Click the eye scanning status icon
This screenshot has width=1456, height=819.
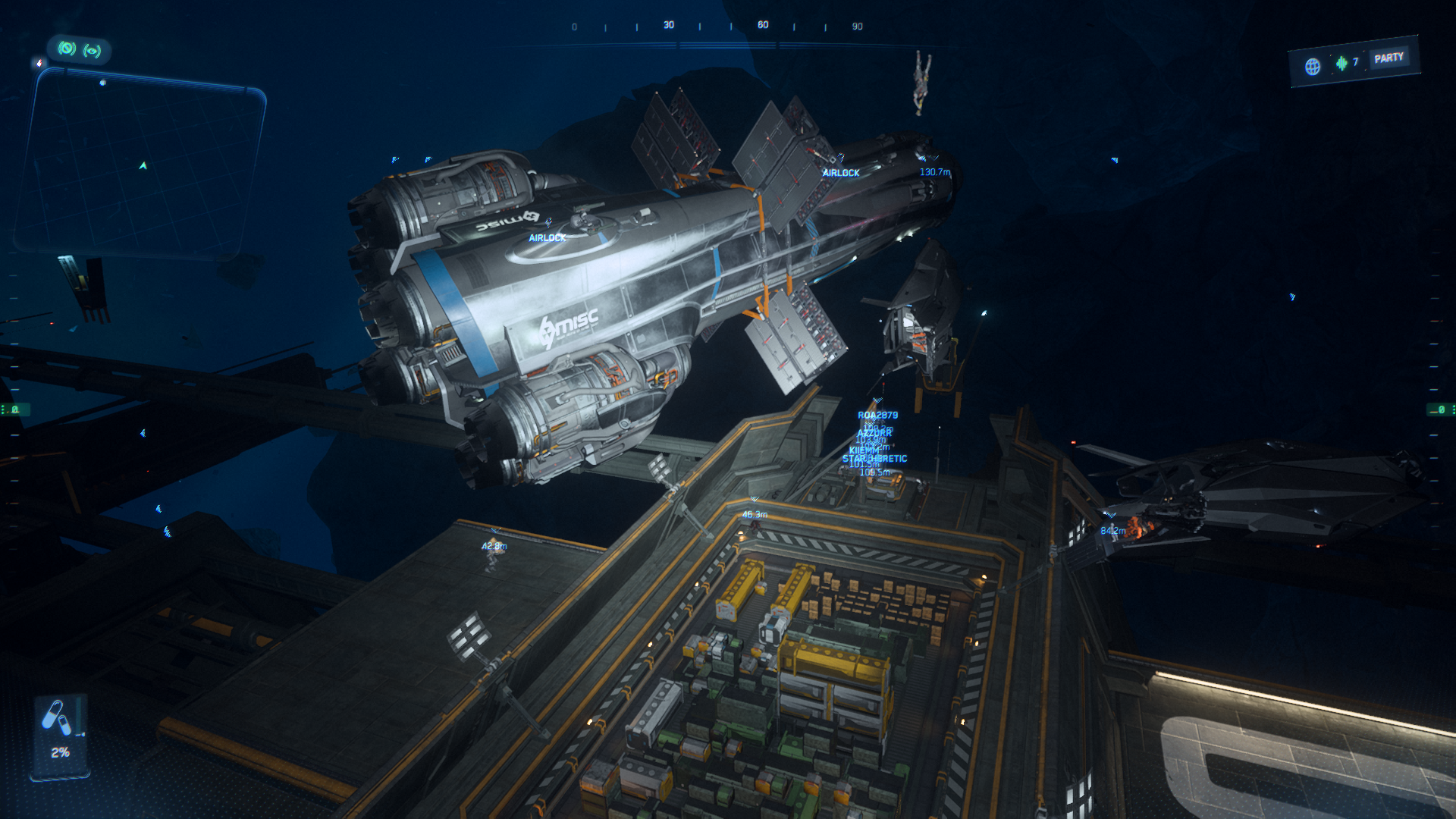coord(93,51)
